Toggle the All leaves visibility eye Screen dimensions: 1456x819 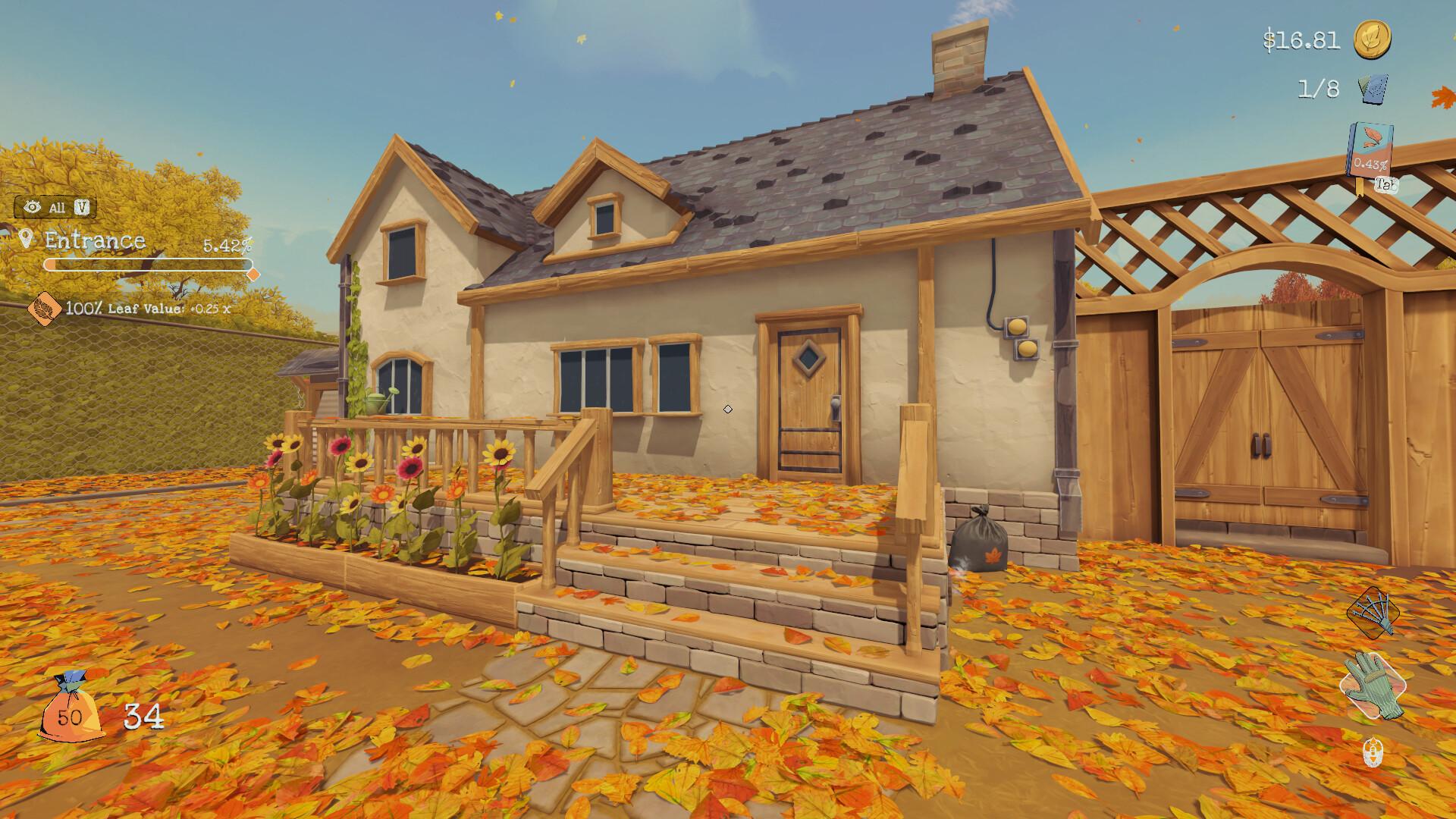click(x=31, y=205)
